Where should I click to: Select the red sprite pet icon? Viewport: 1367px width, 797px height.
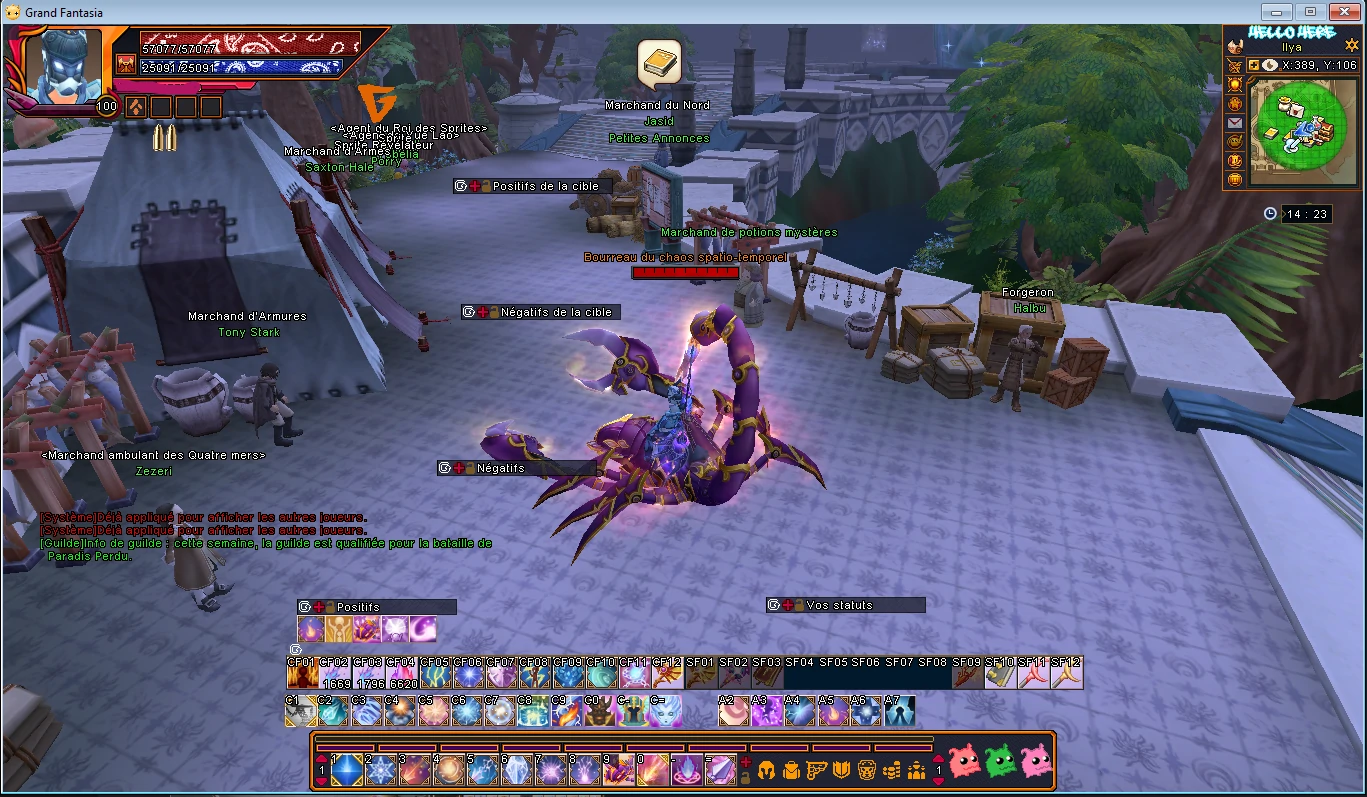pos(964,762)
